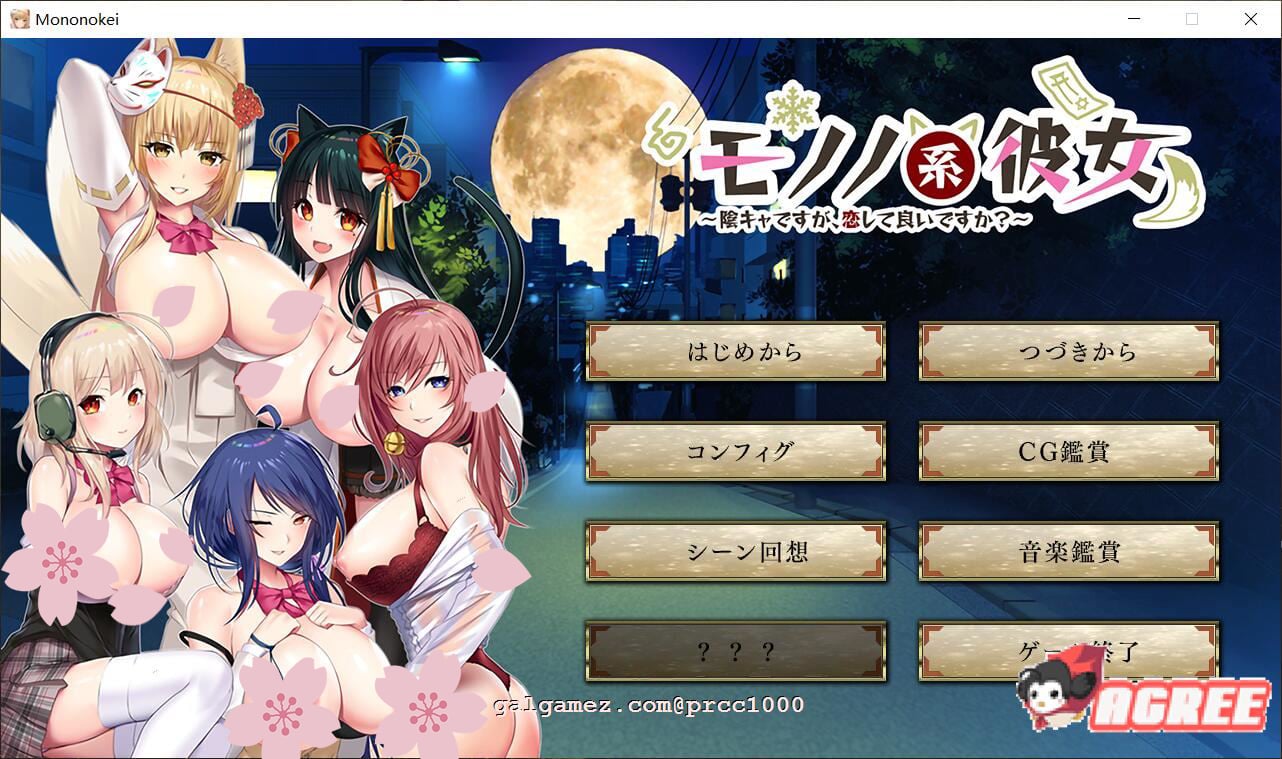Minimize the Mononokei game window
Screen dimensions: 1282x759
pyautogui.click(x=1133, y=18)
